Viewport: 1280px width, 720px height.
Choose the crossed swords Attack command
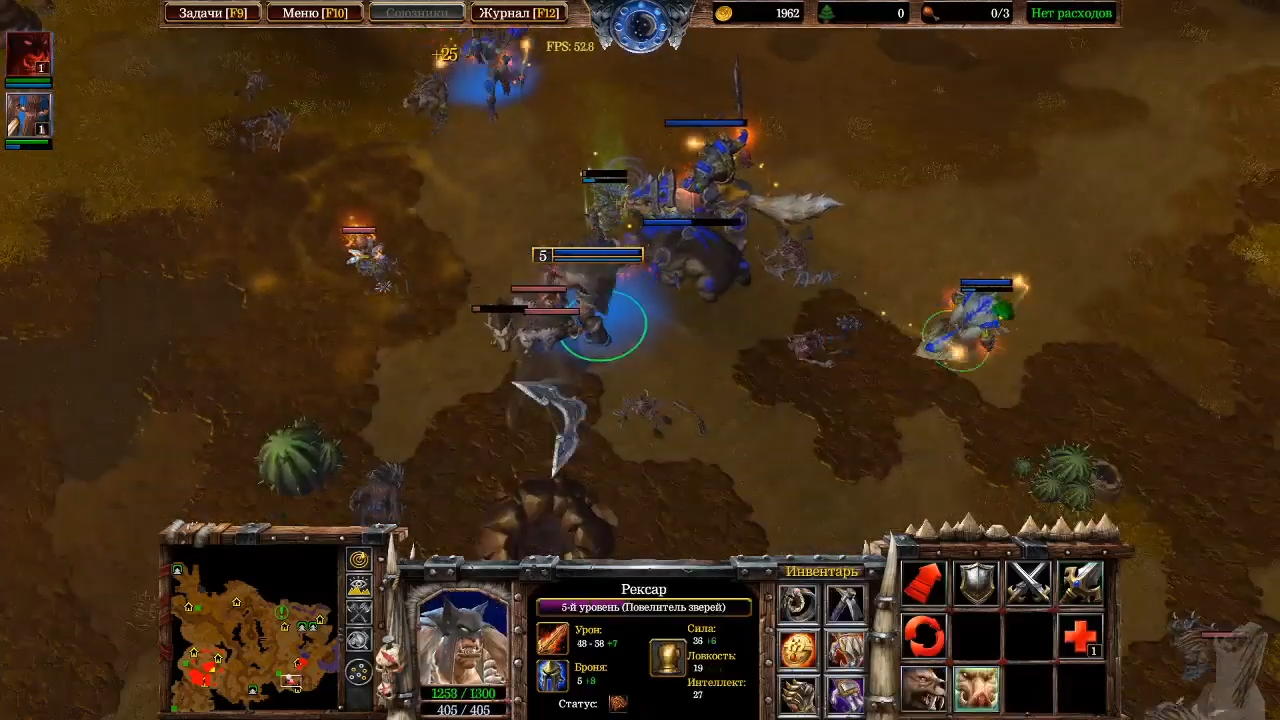1028,583
